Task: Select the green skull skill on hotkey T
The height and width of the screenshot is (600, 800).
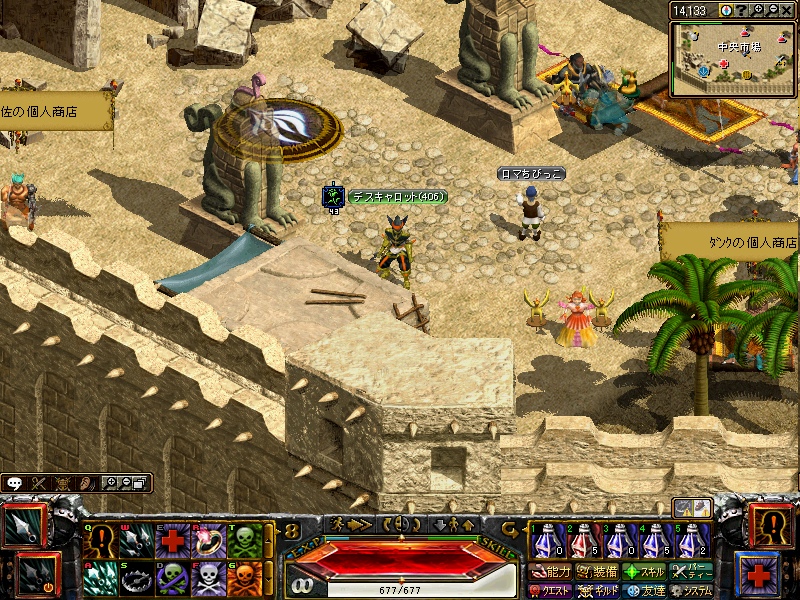Action: (244, 541)
